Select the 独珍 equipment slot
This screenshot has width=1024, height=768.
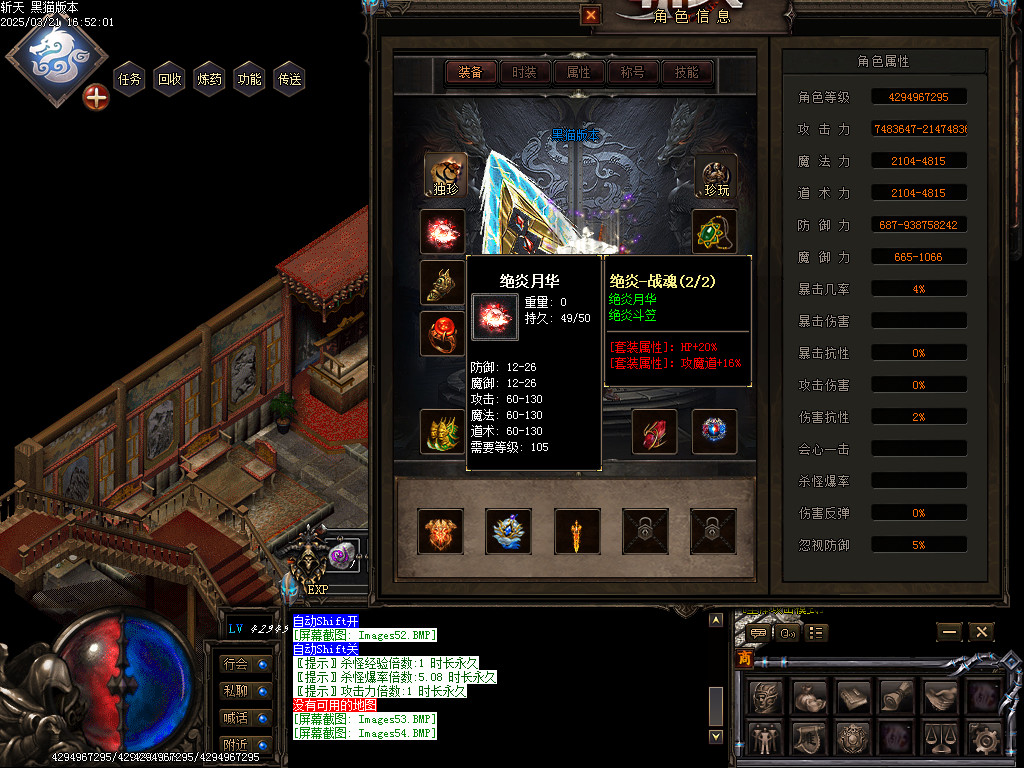(x=445, y=175)
